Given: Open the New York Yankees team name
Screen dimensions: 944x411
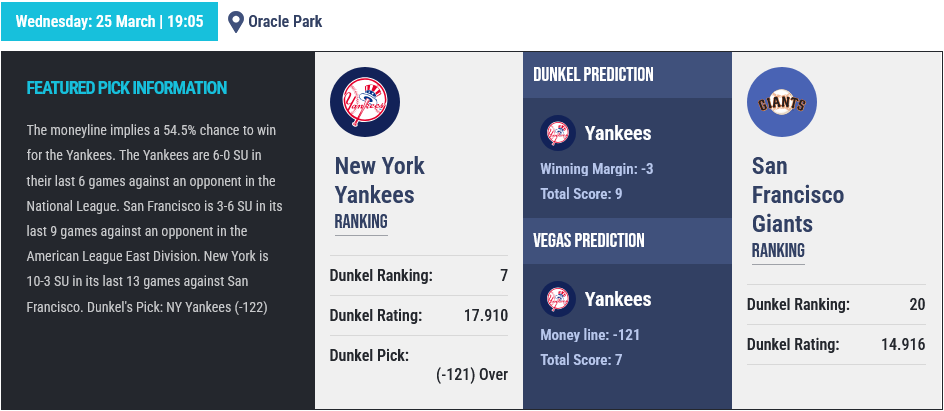Looking at the screenshot, I should pos(380,180).
